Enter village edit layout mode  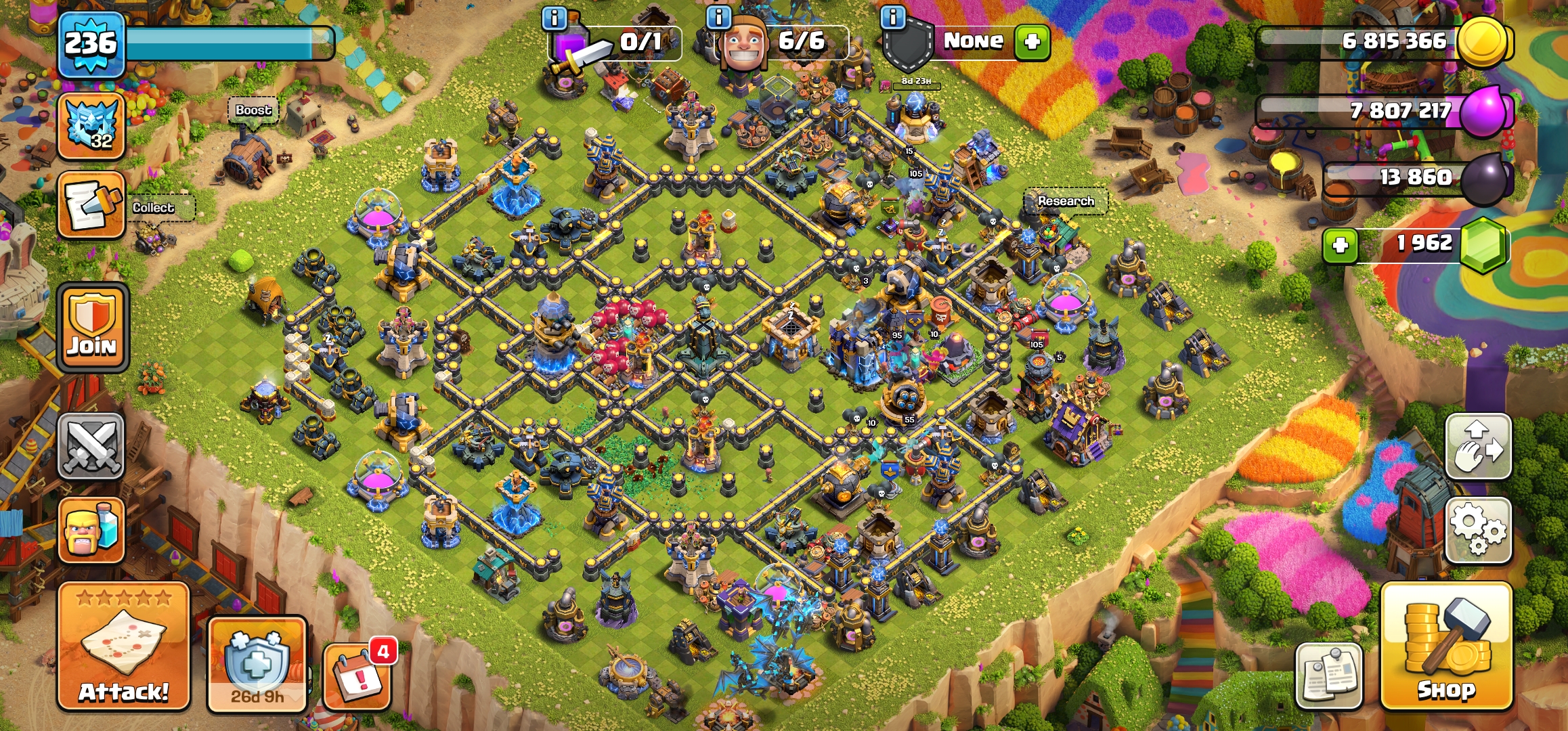[1478, 447]
